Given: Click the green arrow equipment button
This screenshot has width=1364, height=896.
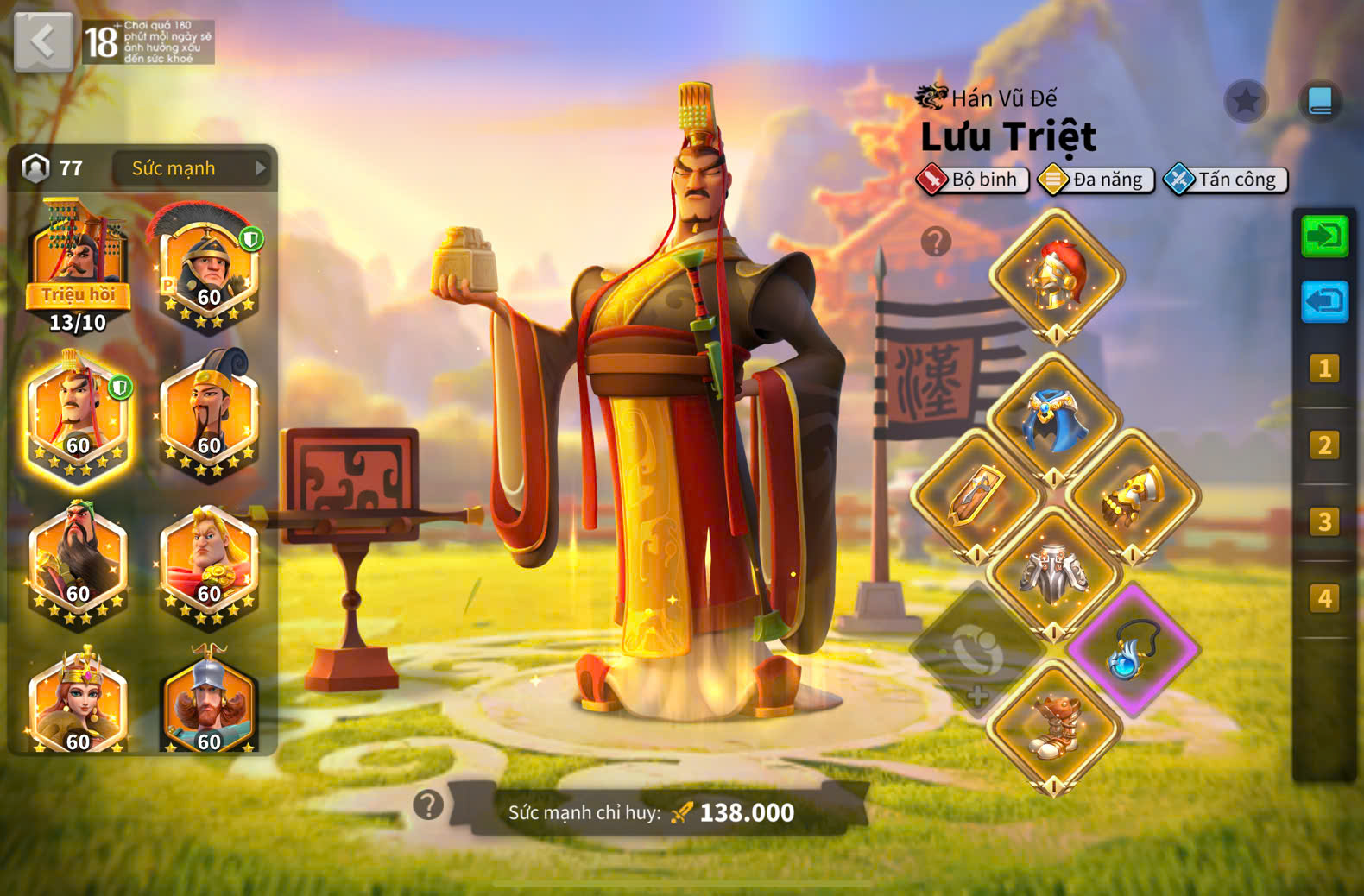Looking at the screenshot, I should point(1324,236).
